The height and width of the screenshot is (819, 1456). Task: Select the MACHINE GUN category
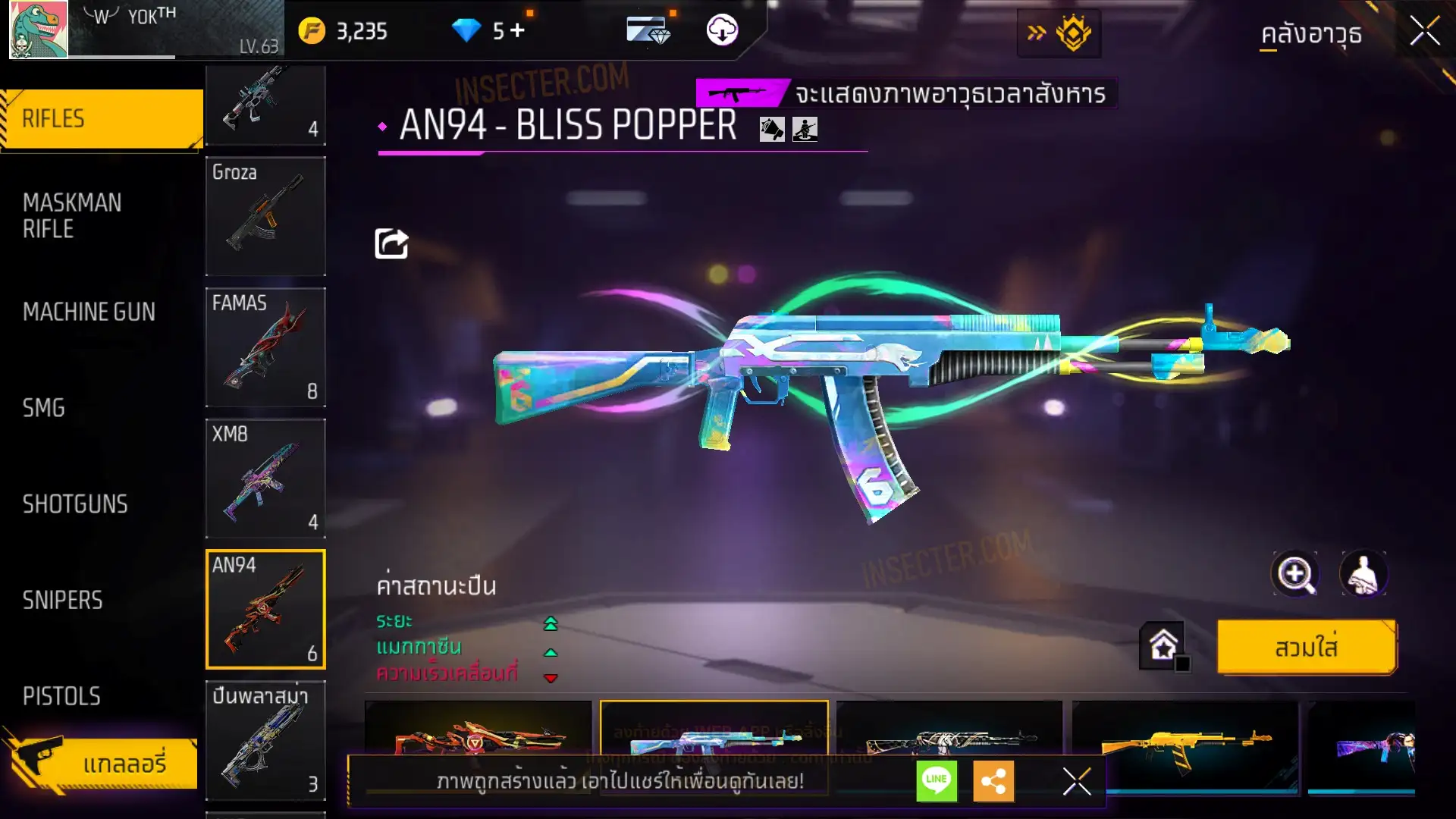[x=89, y=312]
